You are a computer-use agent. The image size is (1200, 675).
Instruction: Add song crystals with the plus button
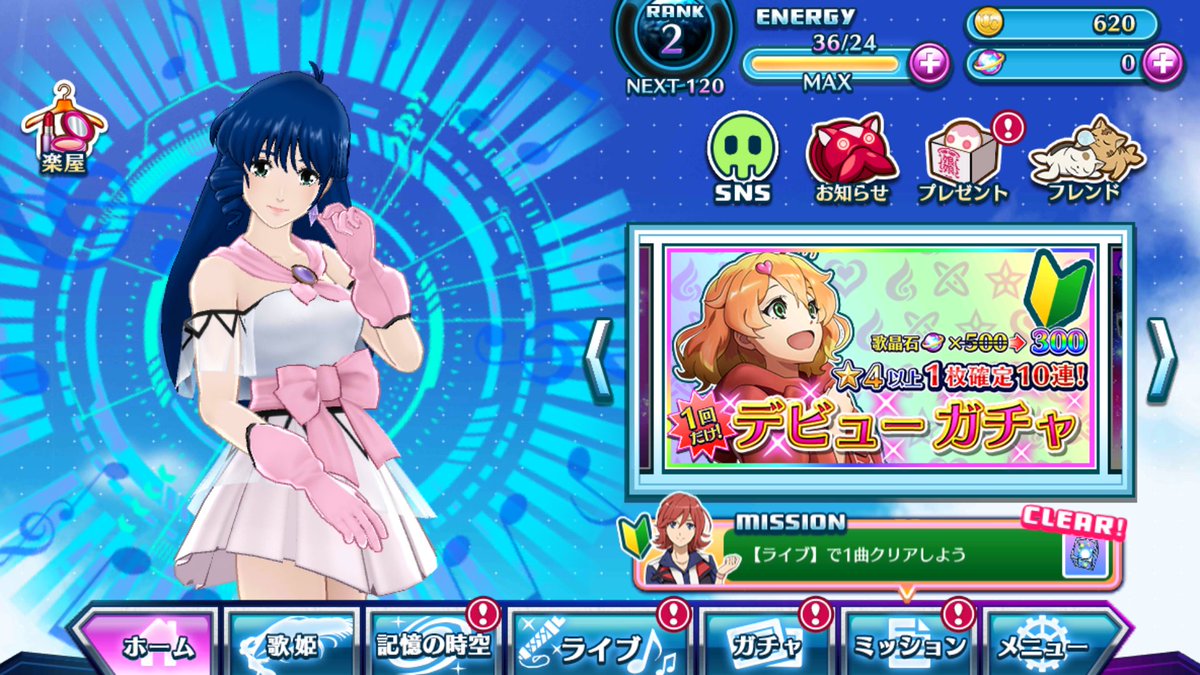pyautogui.click(x=1161, y=63)
